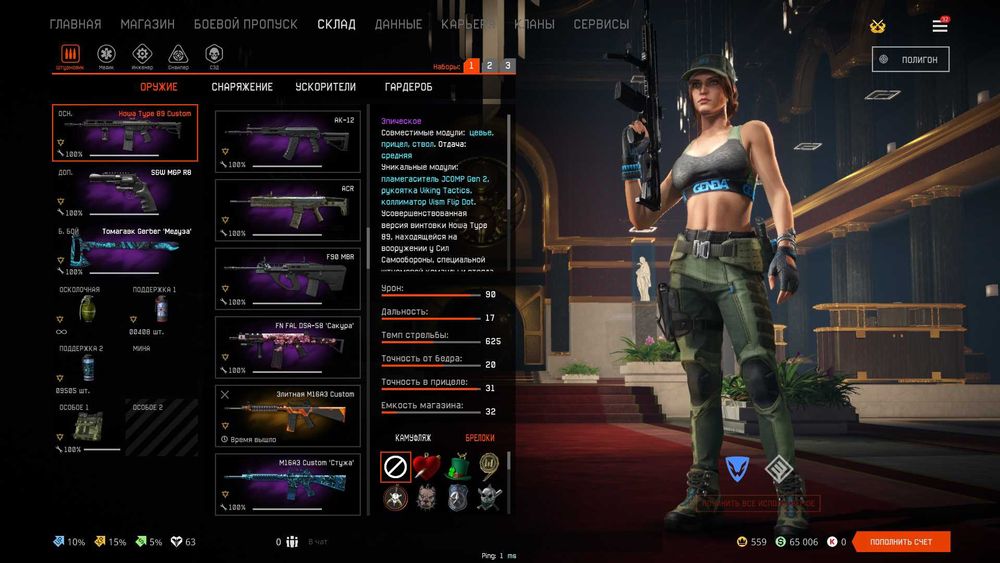Image resolution: width=1000 pixels, height=563 pixels.
Task: Open the Полигон training range
Action: point(910,59)
